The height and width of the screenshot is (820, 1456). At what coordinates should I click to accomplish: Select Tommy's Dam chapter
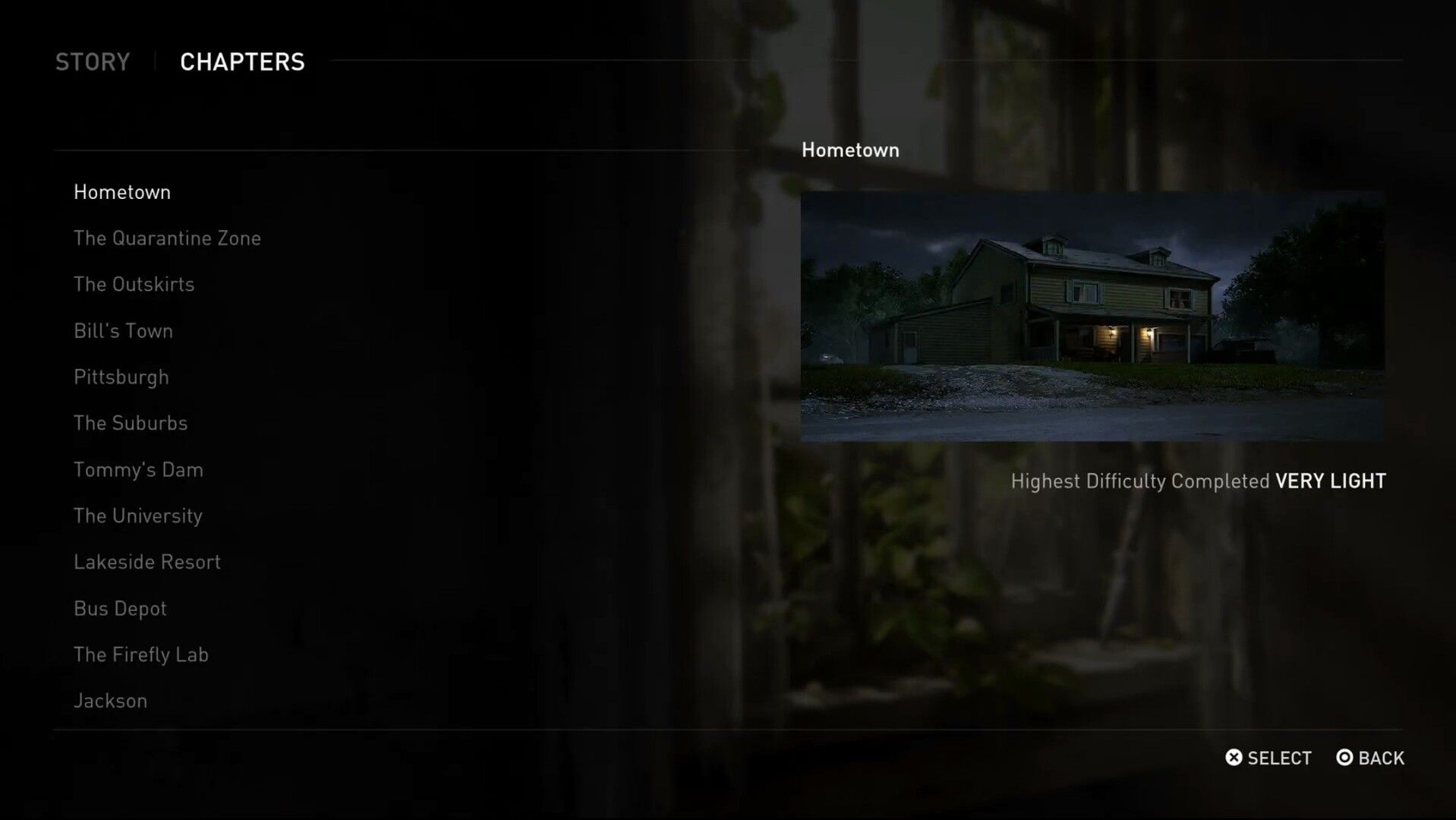point(138,470)
